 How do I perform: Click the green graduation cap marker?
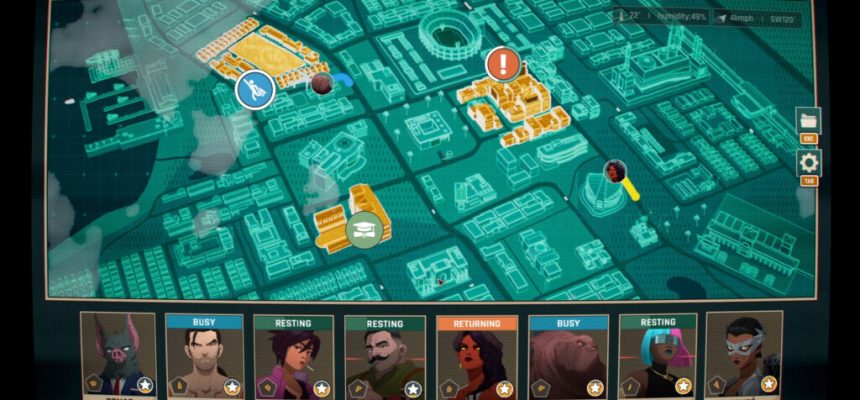pos(364,229)
